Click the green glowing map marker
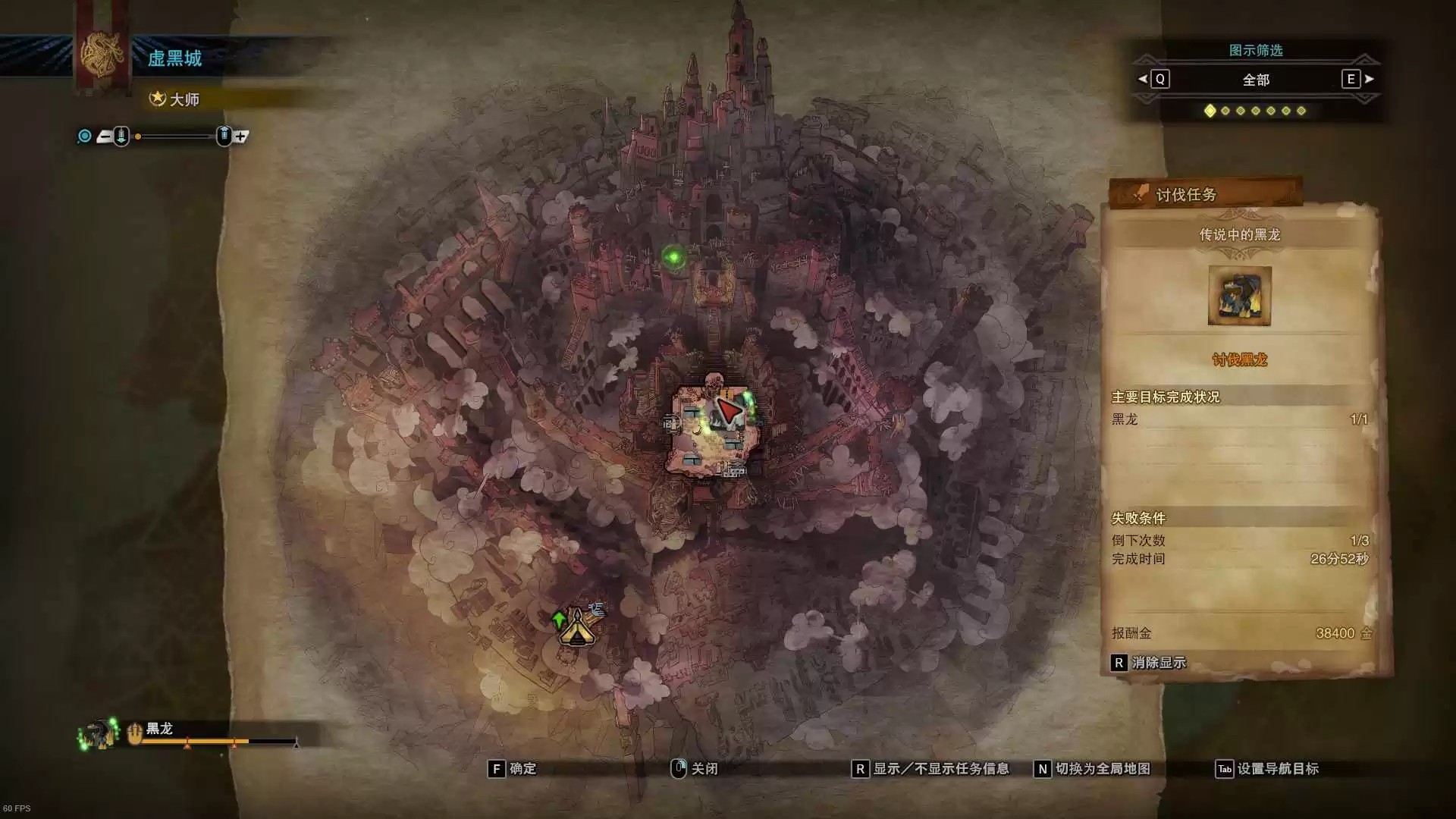This screenshot has width=1456, height=819. [673, 258]
